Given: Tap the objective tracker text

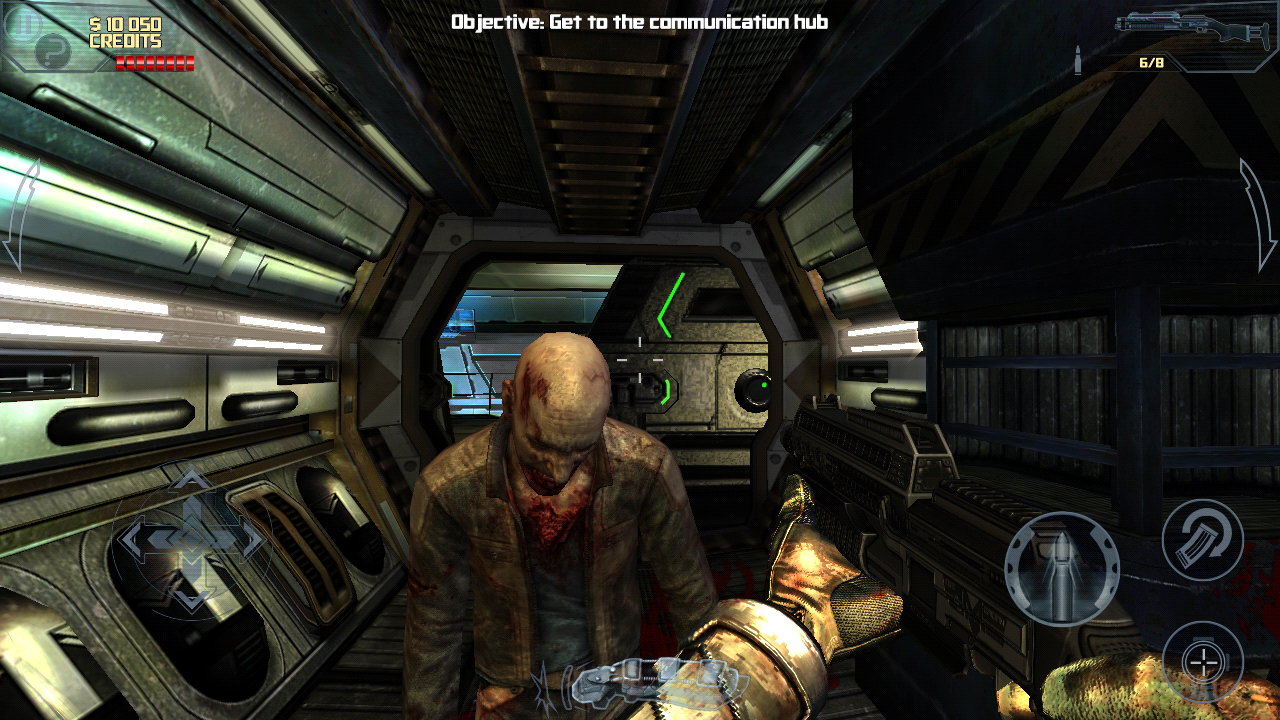Looking at the screenshot, I should [x=639, y=21].
